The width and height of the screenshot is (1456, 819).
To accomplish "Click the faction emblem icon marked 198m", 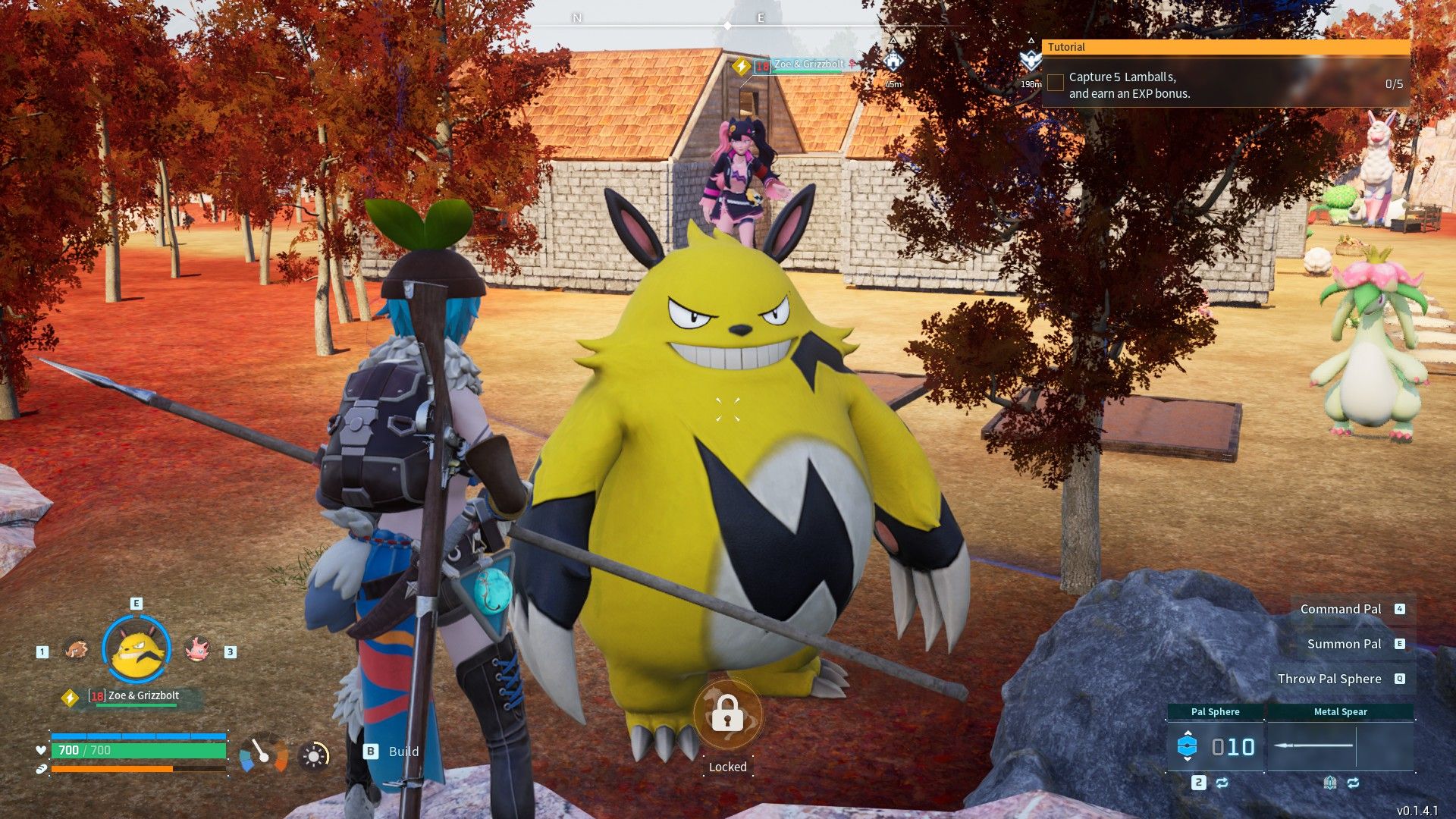I will click(1031, 58).
